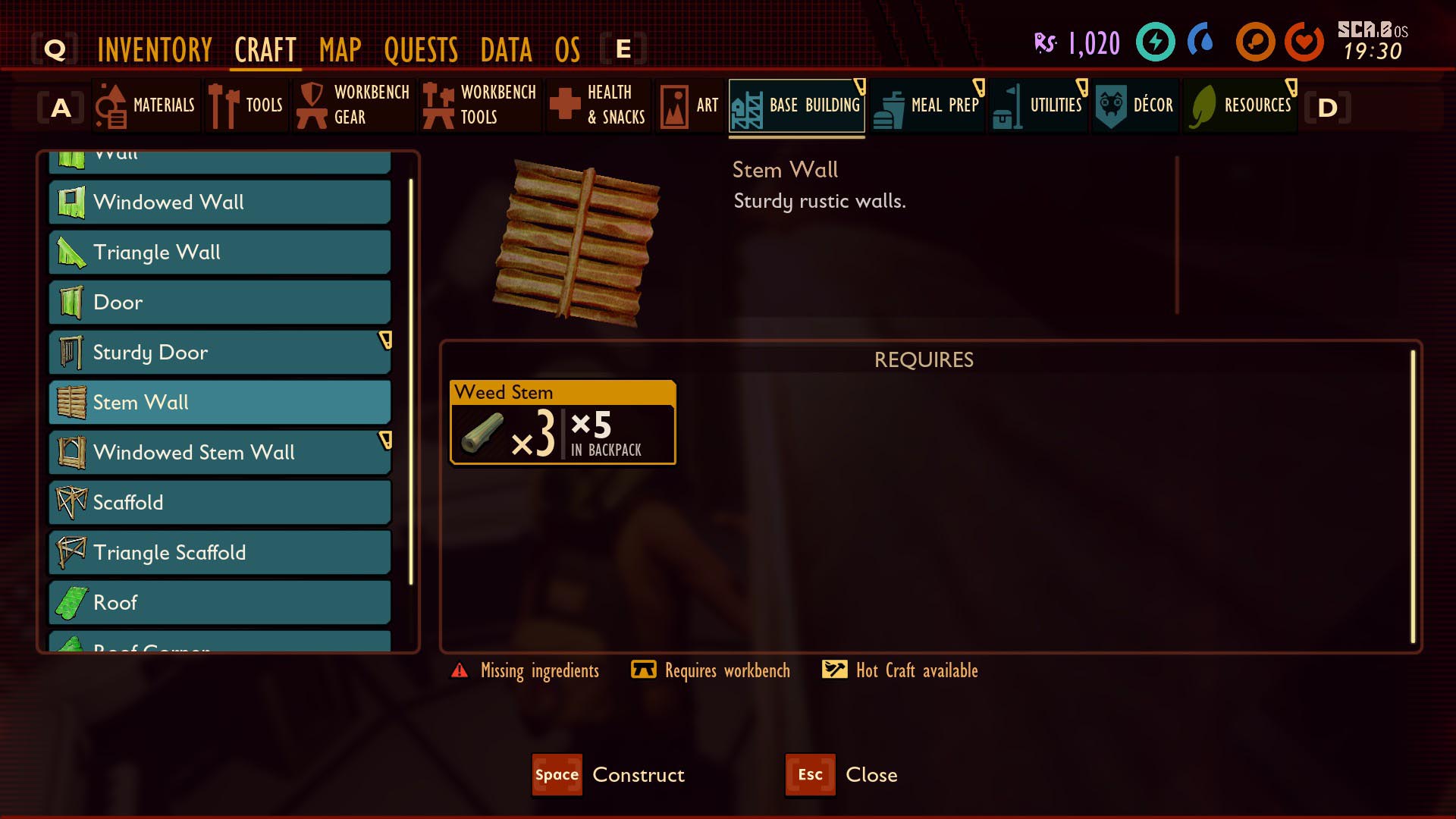Viewport: 1456px width, 819px height.
Task: Show the Health & Snacks category
Action: click(599, 105)
